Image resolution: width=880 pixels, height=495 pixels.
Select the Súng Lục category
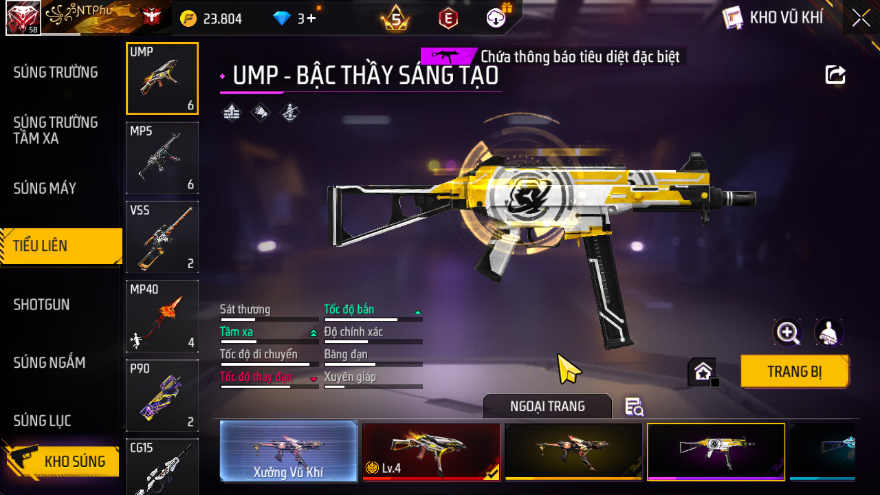tap(42, 420)
